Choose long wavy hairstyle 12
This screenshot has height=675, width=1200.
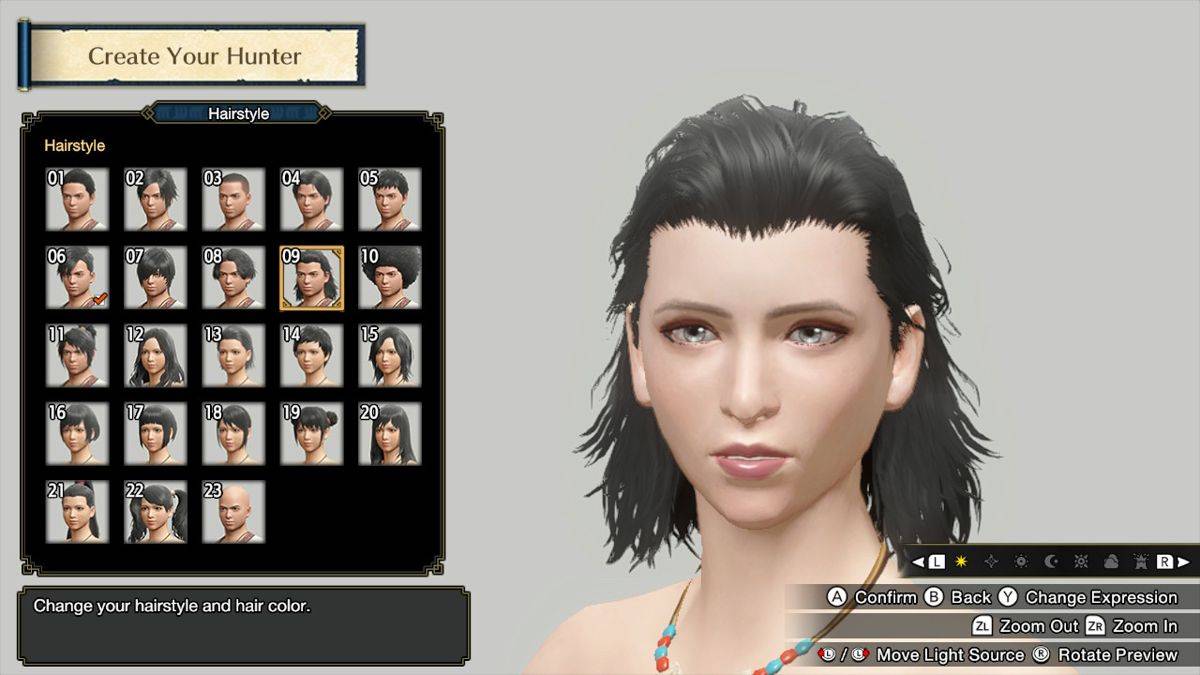coord(155,355)
